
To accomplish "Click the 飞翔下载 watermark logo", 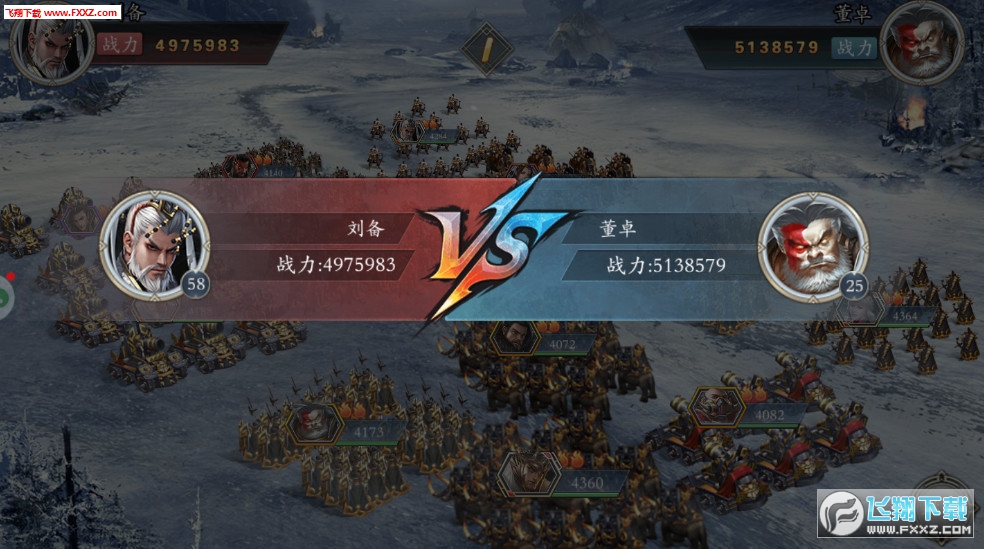I will (896, 513).
